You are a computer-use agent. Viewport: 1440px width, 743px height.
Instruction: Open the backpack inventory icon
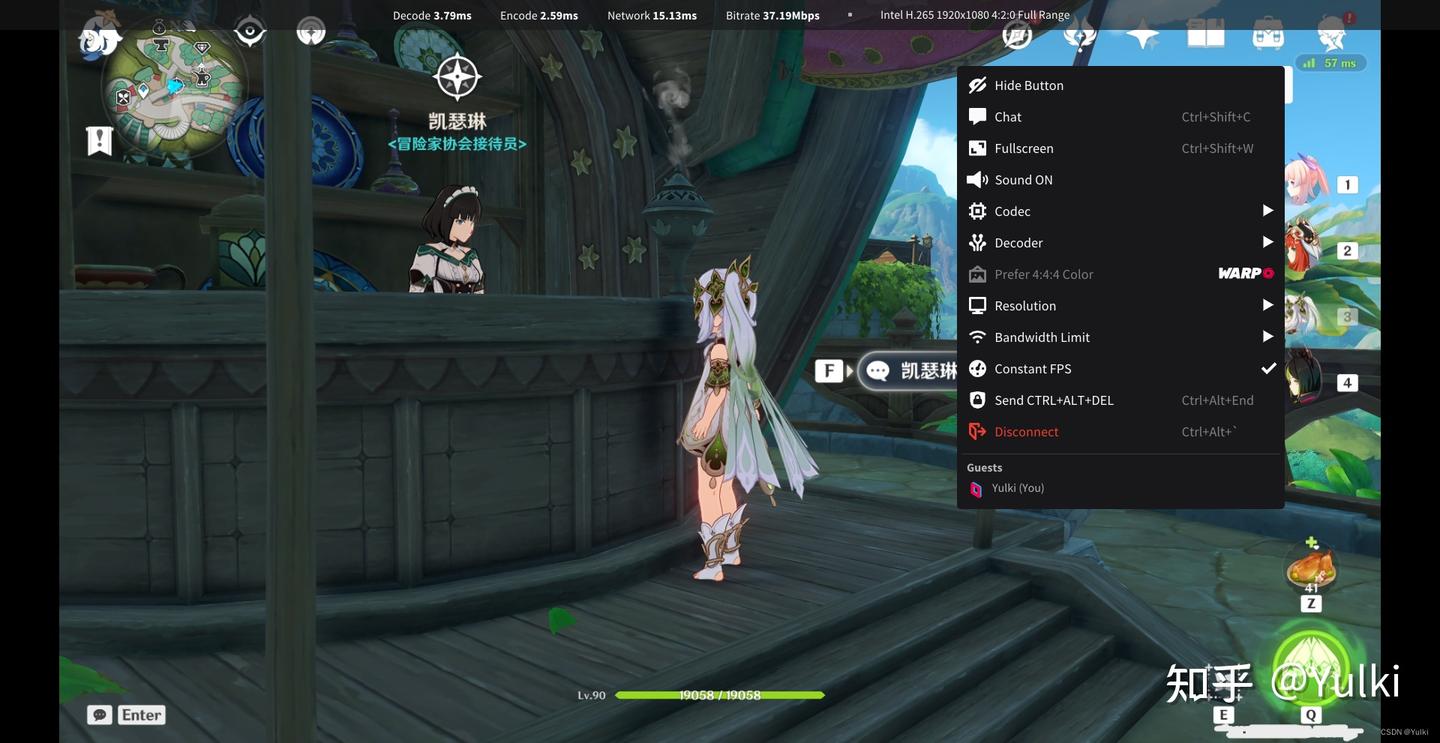(1268, 36)
